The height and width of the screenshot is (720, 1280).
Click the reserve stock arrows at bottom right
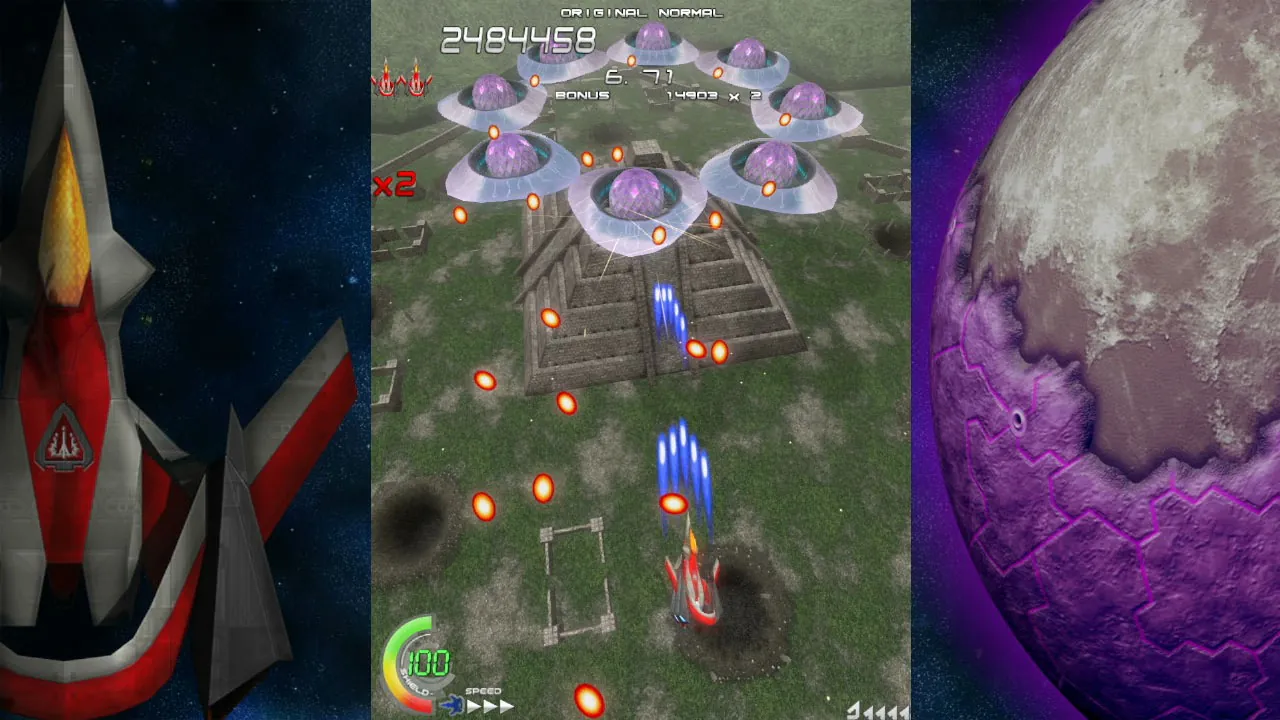[885, 712]
